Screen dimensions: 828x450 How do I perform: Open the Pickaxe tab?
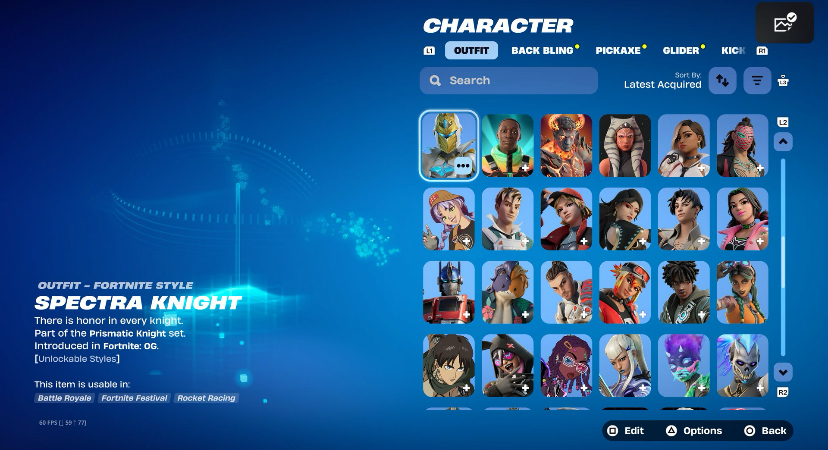pyautogui.click(x=617, y=50)
